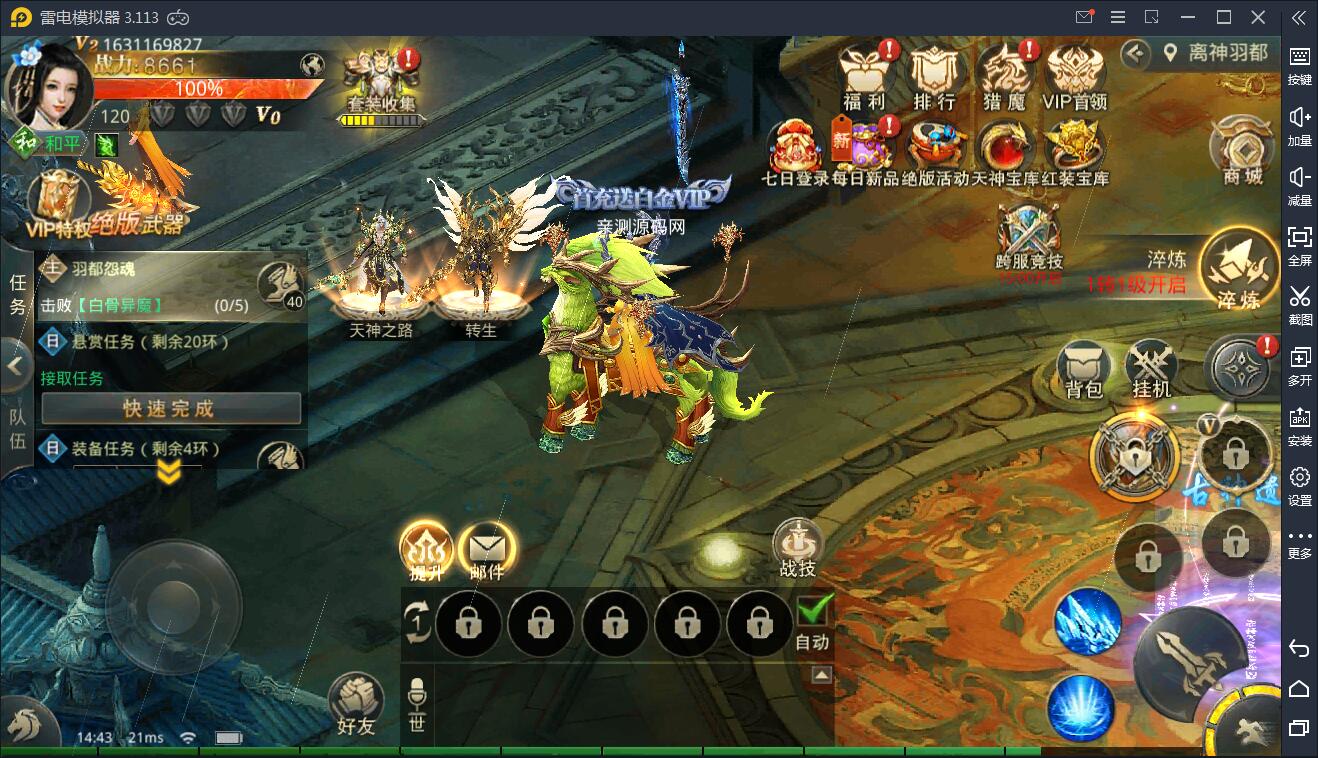
Task: Open the 提升 upgrade menu
Action: pos(427,549)
